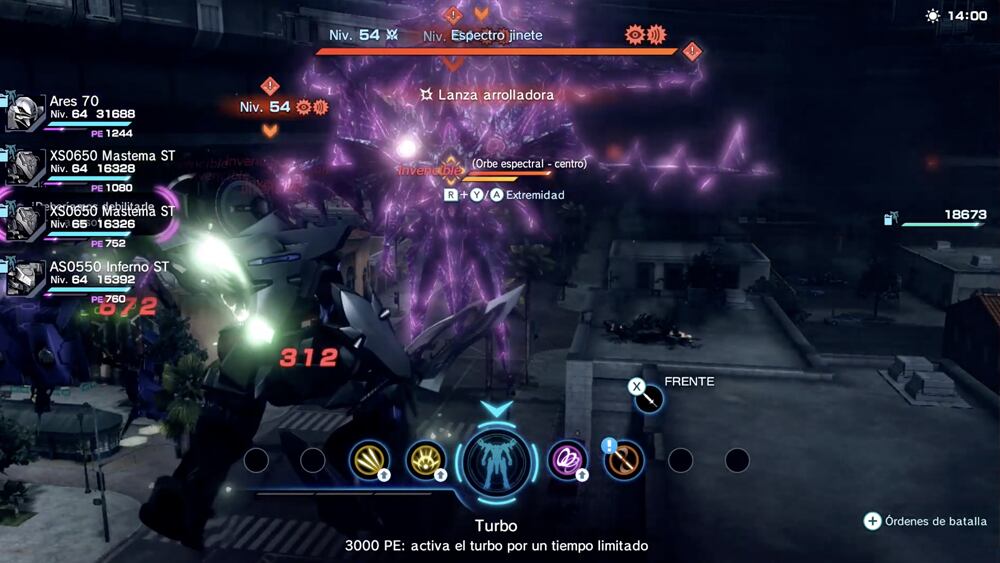Trigger the yellow radiating burst art
This screenshot has width=1000, height=563.
coord(426,460)
